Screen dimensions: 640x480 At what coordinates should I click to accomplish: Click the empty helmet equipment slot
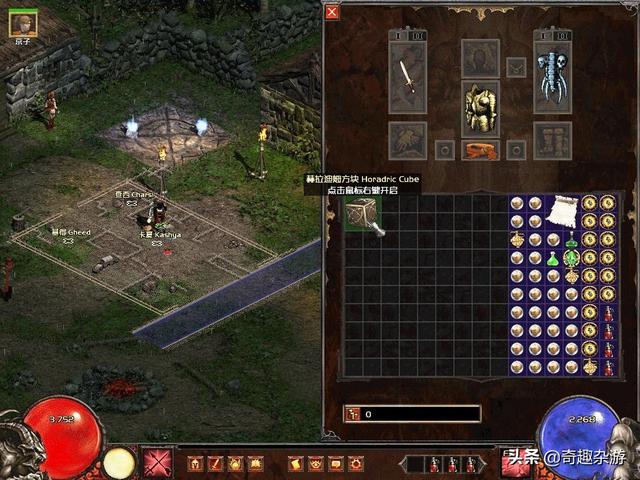[480, 58]
